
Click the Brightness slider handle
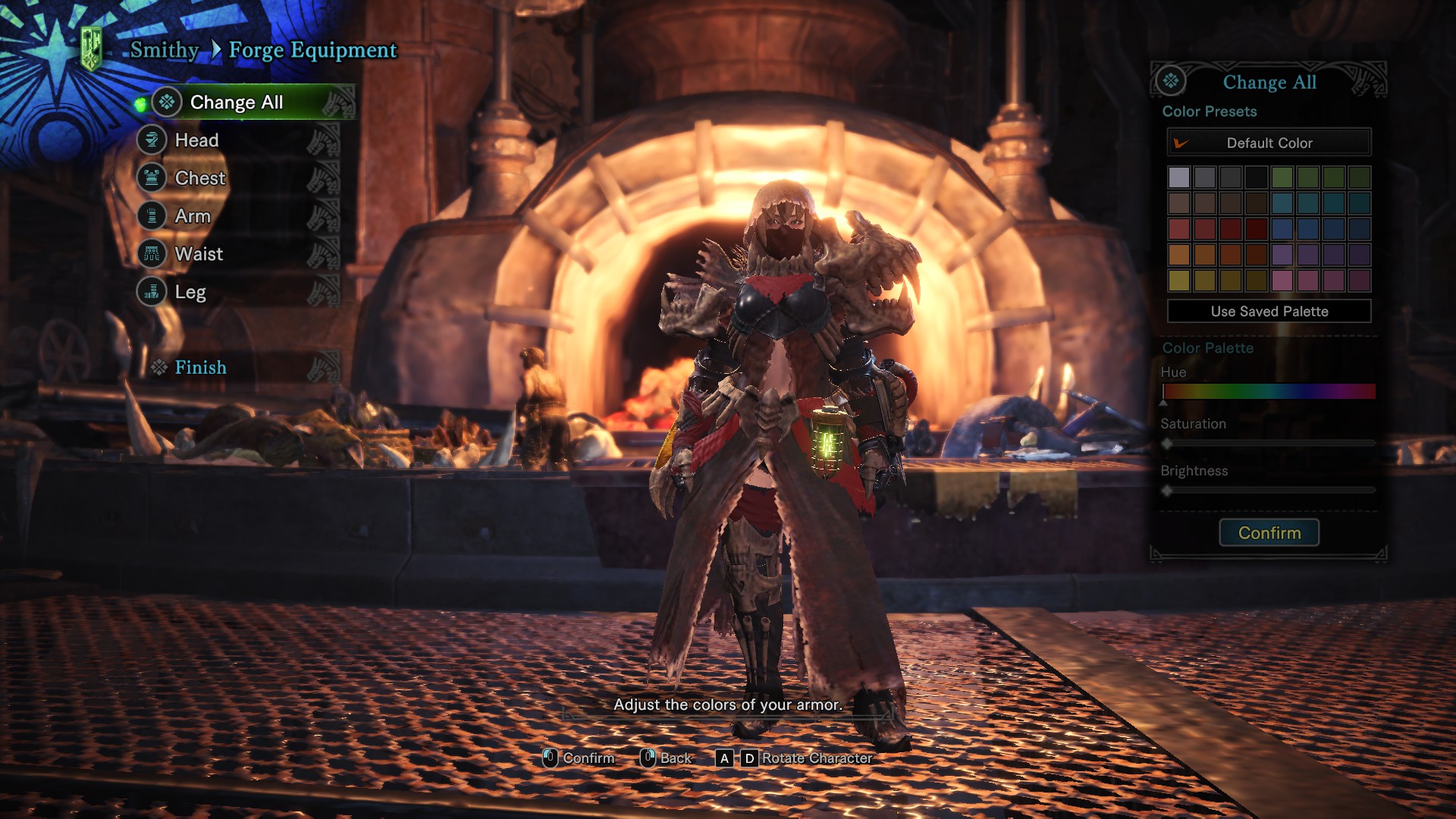point(1166,491)
